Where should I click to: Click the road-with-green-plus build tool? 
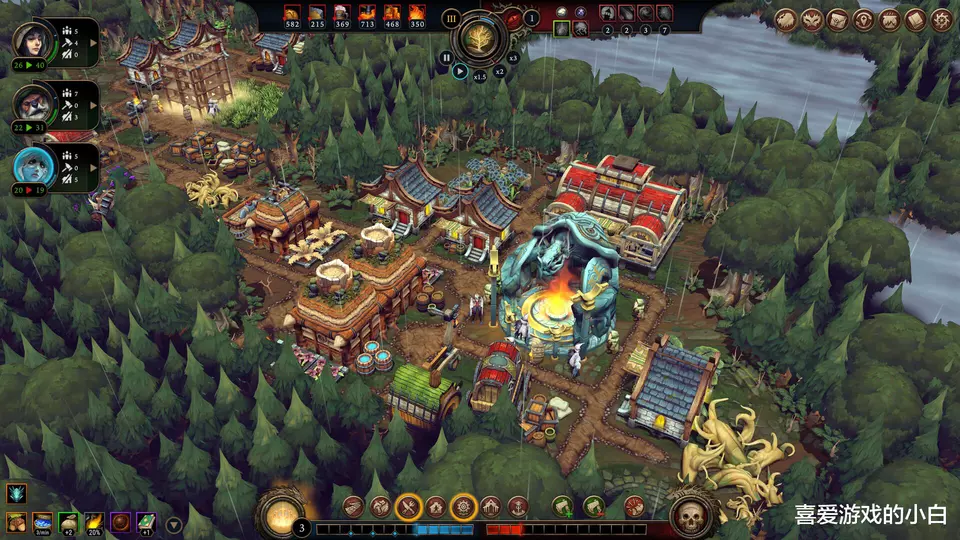(x=563, y=507)
